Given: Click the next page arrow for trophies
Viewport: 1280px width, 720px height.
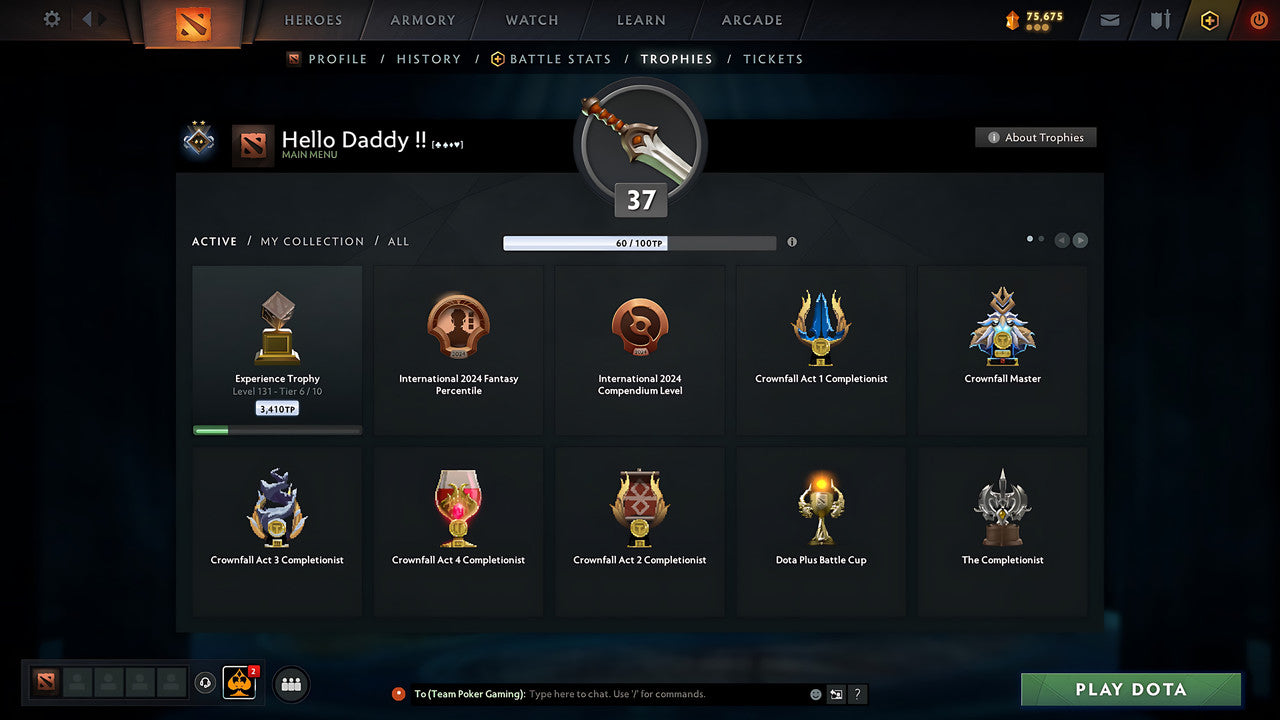Looking at the screenshot, I should coord(1080,240).
